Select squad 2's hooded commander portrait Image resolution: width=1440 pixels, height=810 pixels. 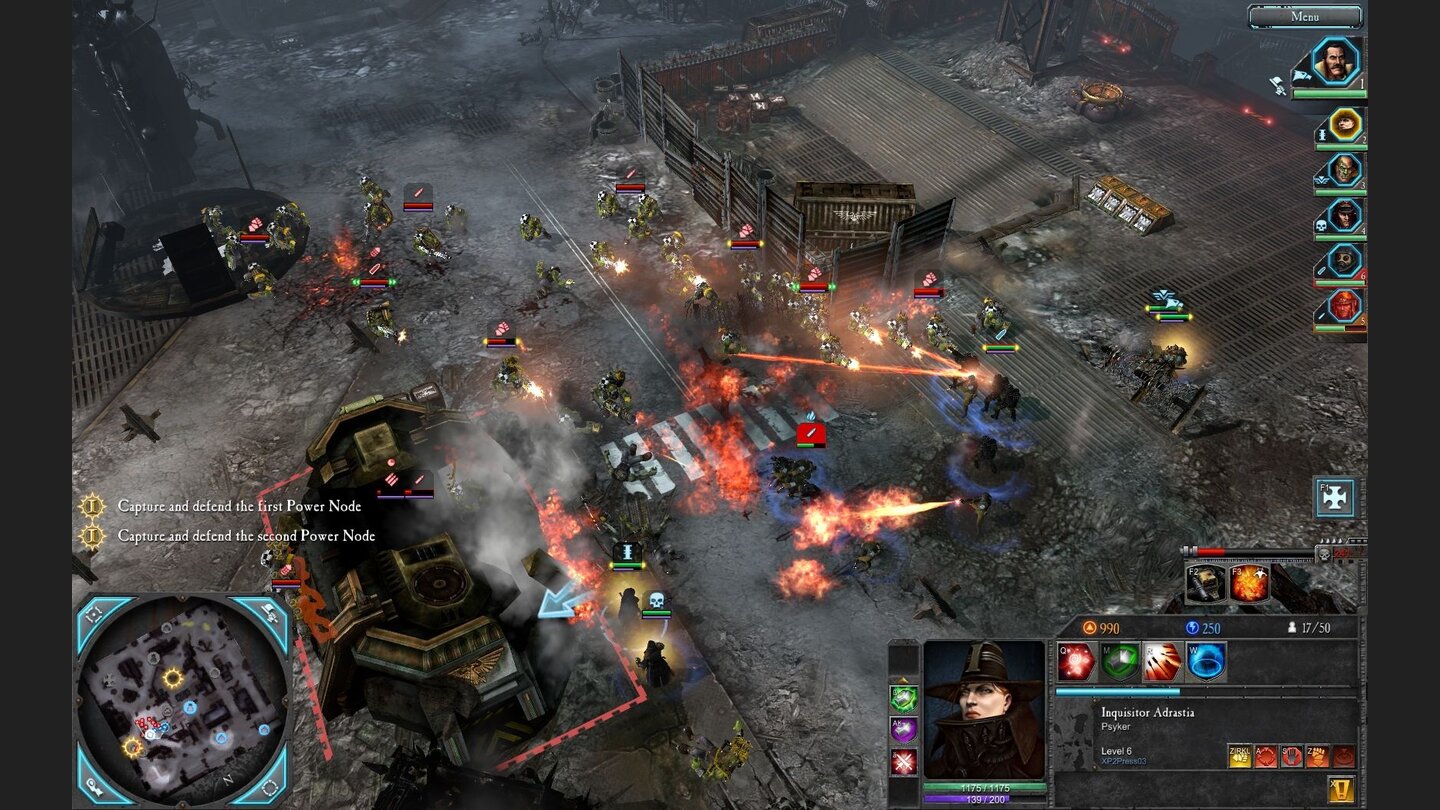[x=1344, y=124]
